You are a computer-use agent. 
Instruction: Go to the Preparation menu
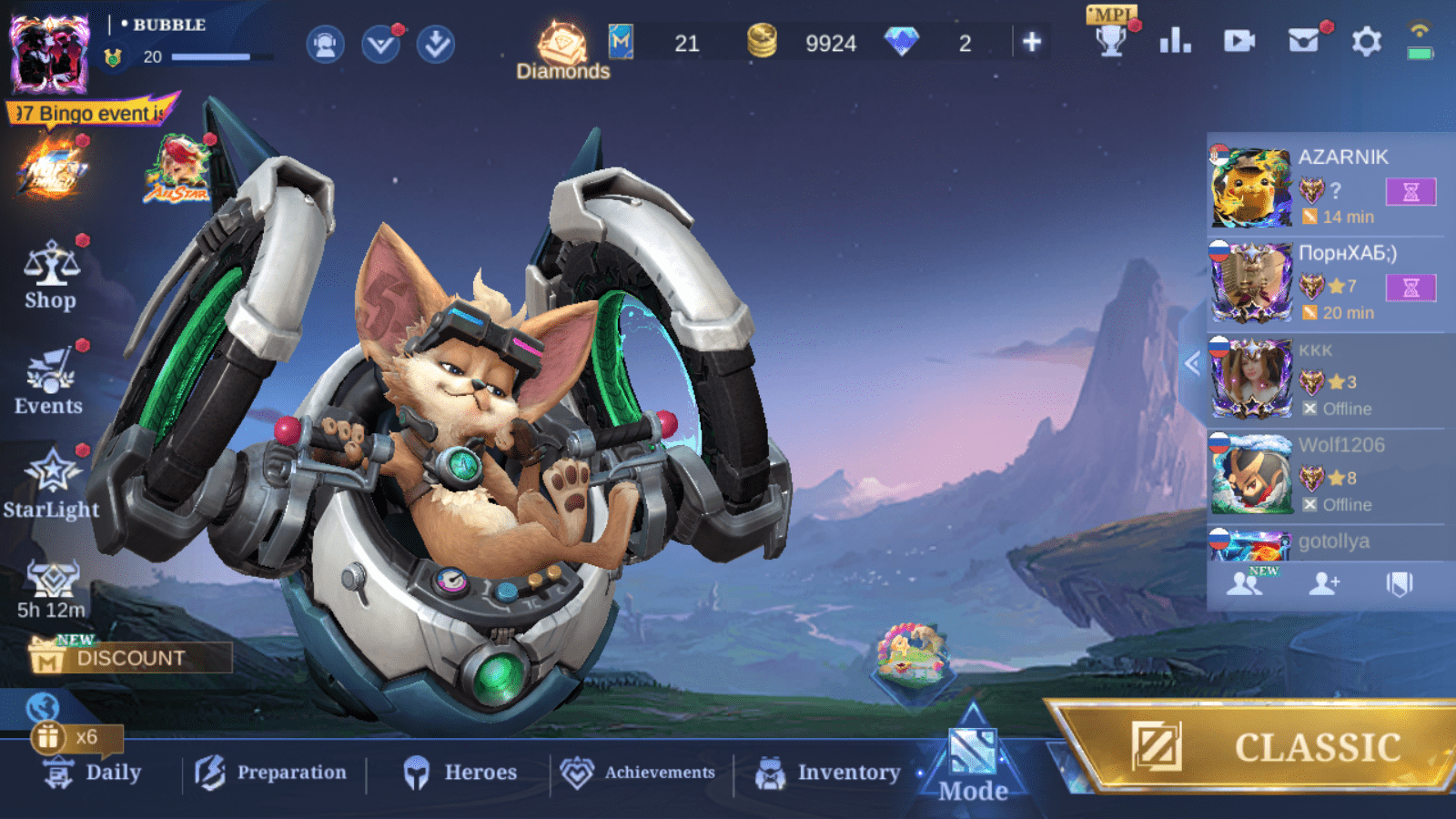point(272,773)
